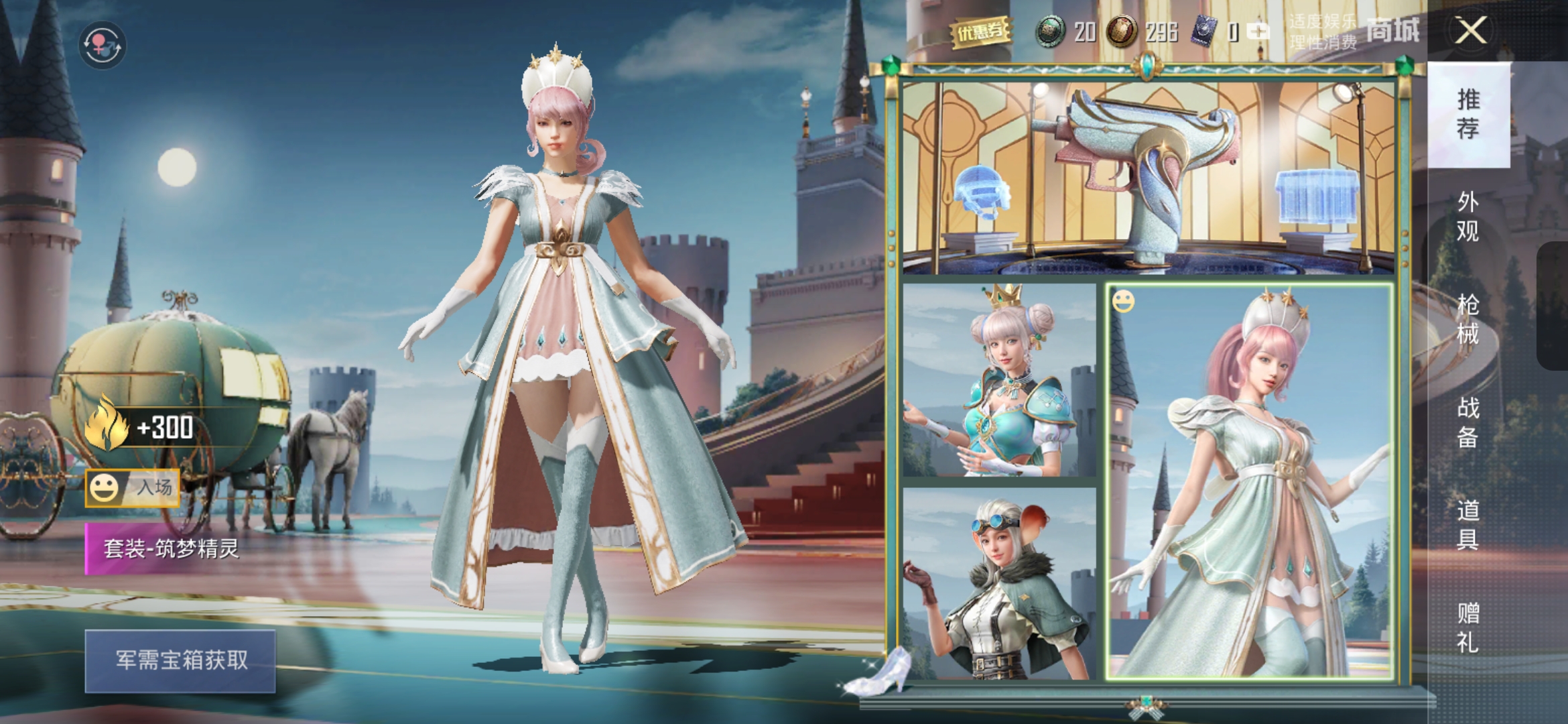Toggle character gender preview icon

pos(102,45)
